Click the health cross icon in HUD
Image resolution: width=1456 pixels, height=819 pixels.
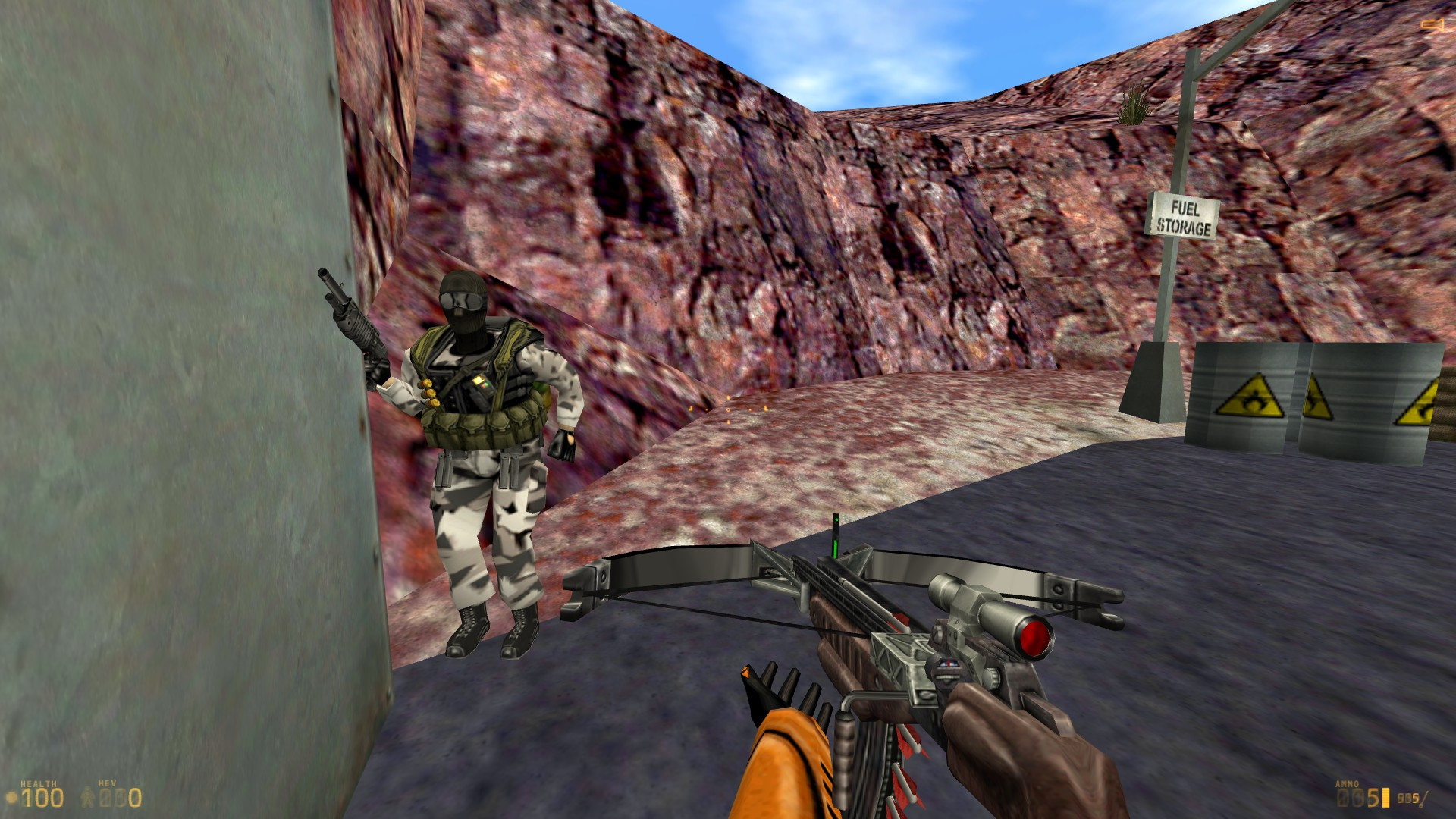[11, 796]
